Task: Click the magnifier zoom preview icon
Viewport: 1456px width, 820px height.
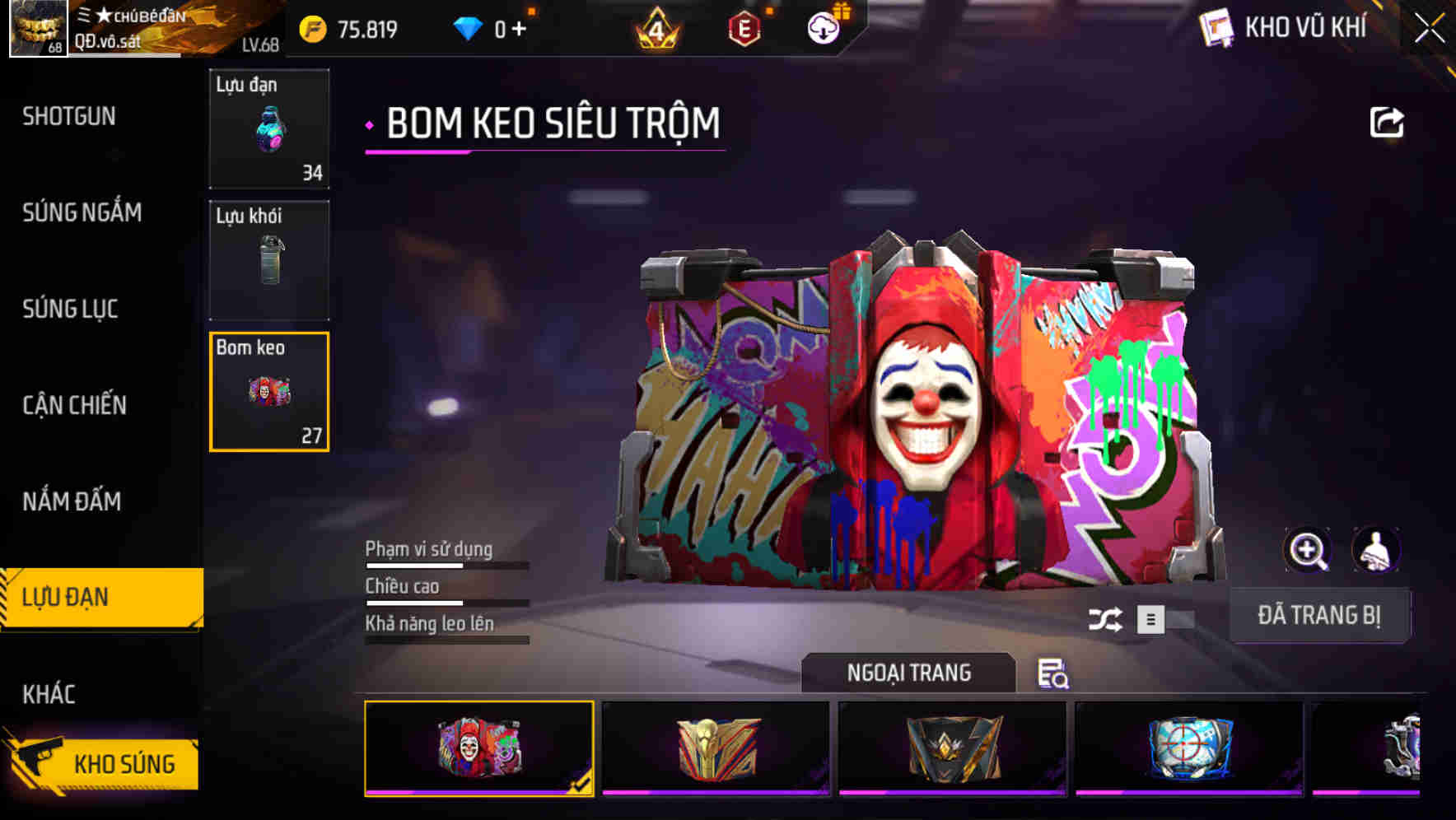Action: click(x=1308, y=550)
